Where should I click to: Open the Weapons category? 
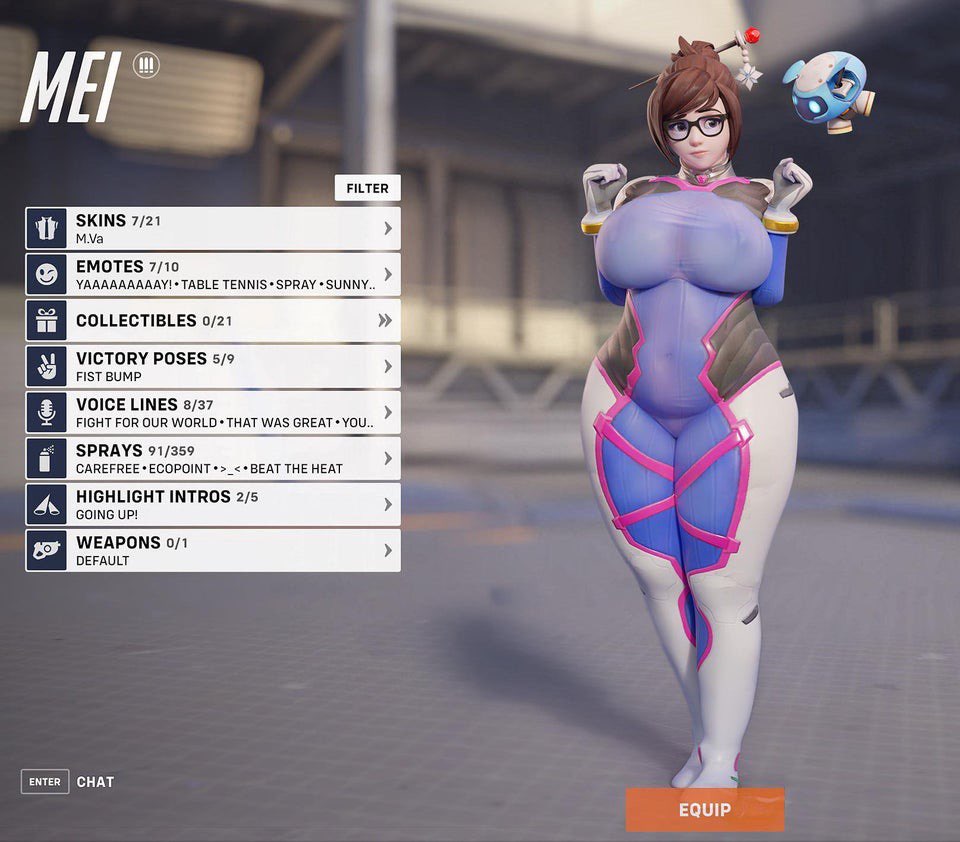pyautogui.click(x=213, y=550)
